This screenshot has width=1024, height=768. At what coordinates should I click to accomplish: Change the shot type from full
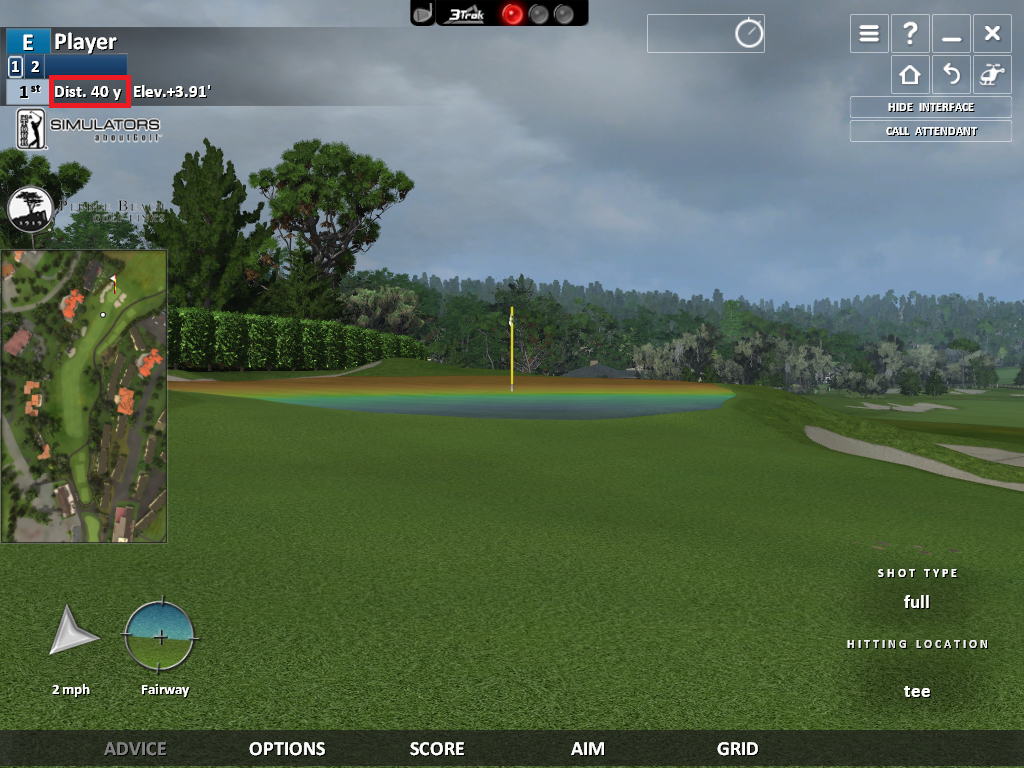tap(917, 602)
